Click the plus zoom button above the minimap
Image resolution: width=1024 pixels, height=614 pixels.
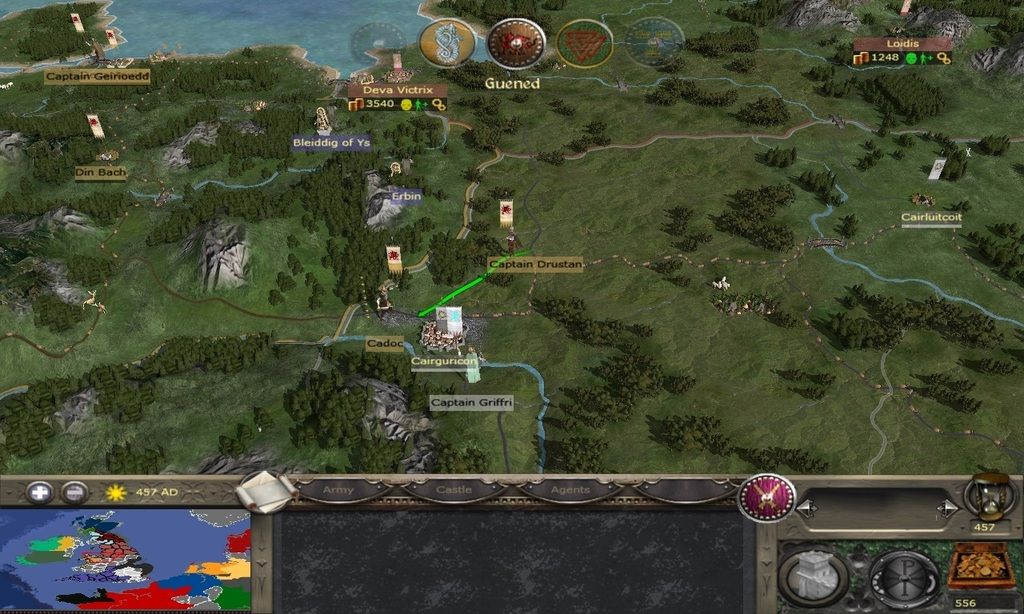tap(40, 492)
